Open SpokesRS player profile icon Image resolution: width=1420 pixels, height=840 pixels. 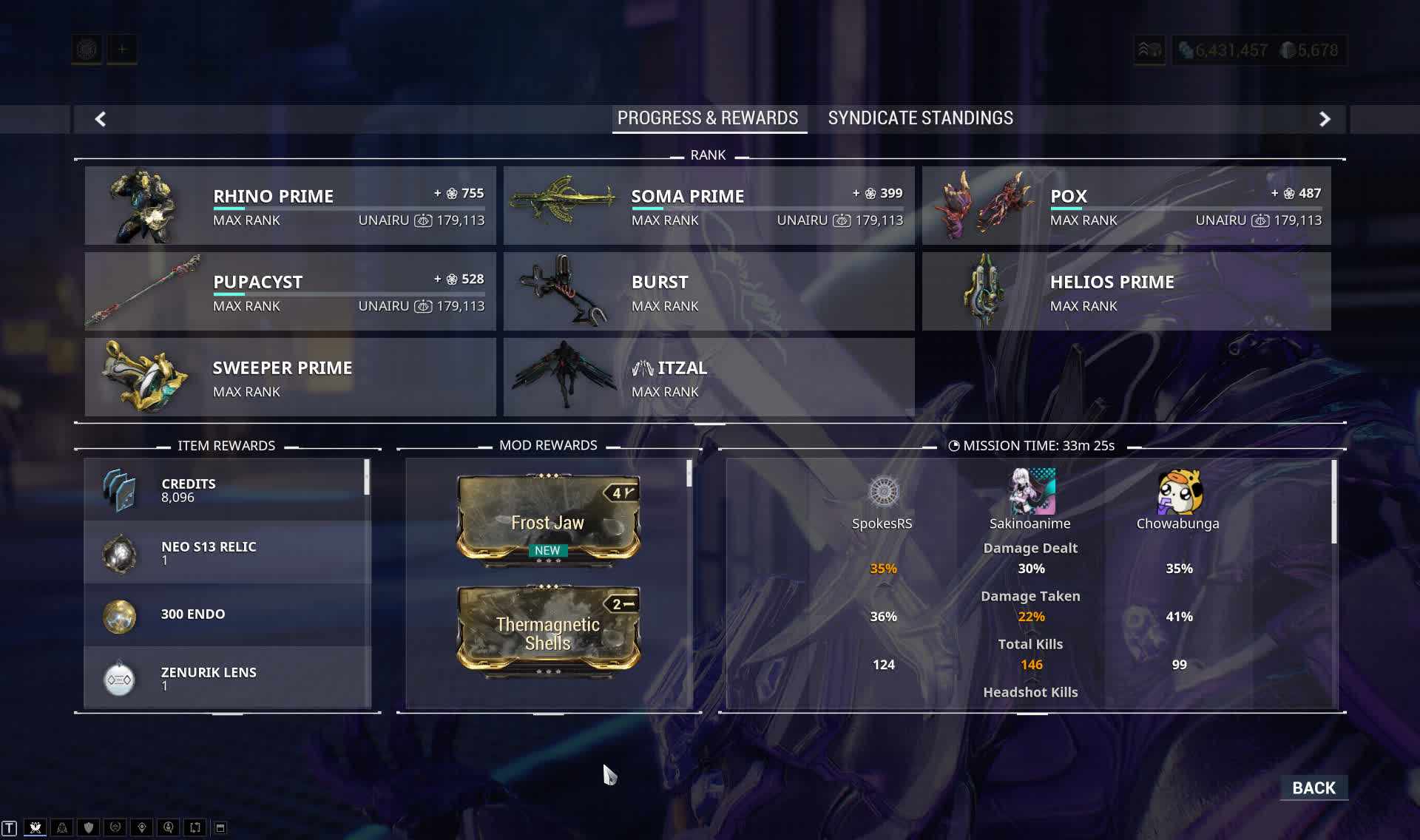point(883,492)
